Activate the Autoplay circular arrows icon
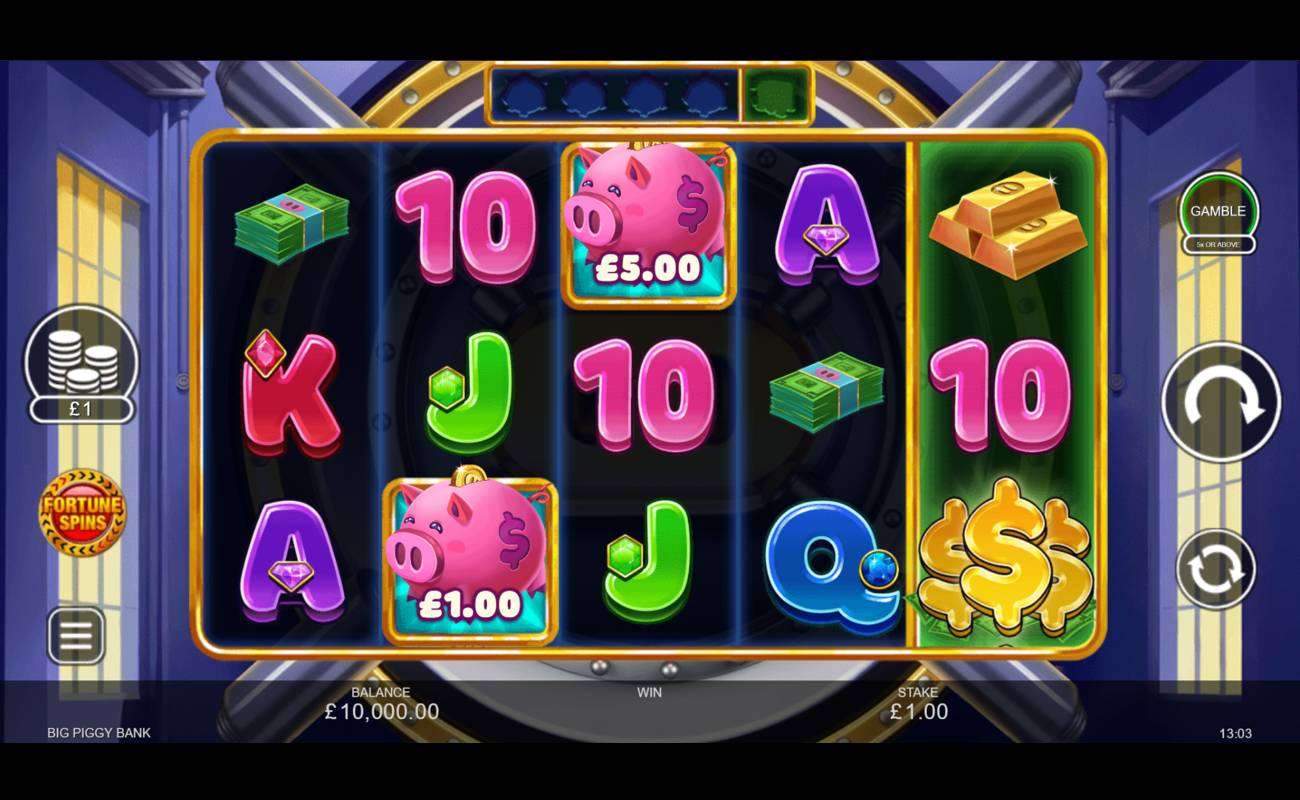 point(1218,567)
